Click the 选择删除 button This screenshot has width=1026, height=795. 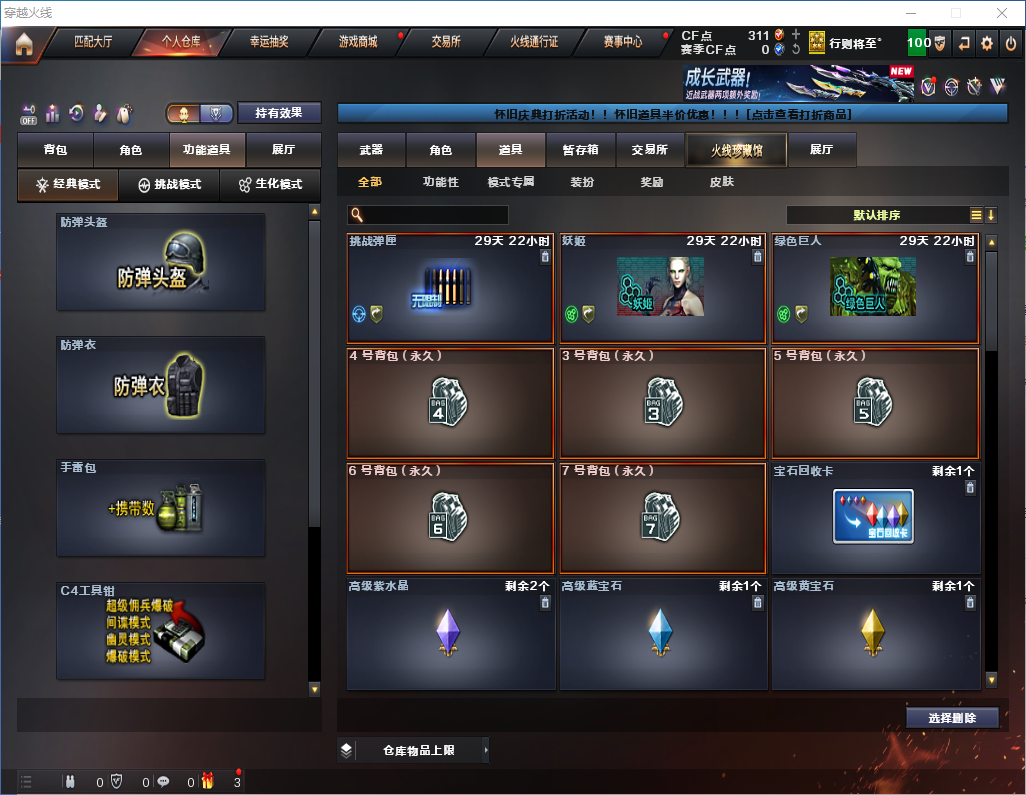click(x=952, y=718)
